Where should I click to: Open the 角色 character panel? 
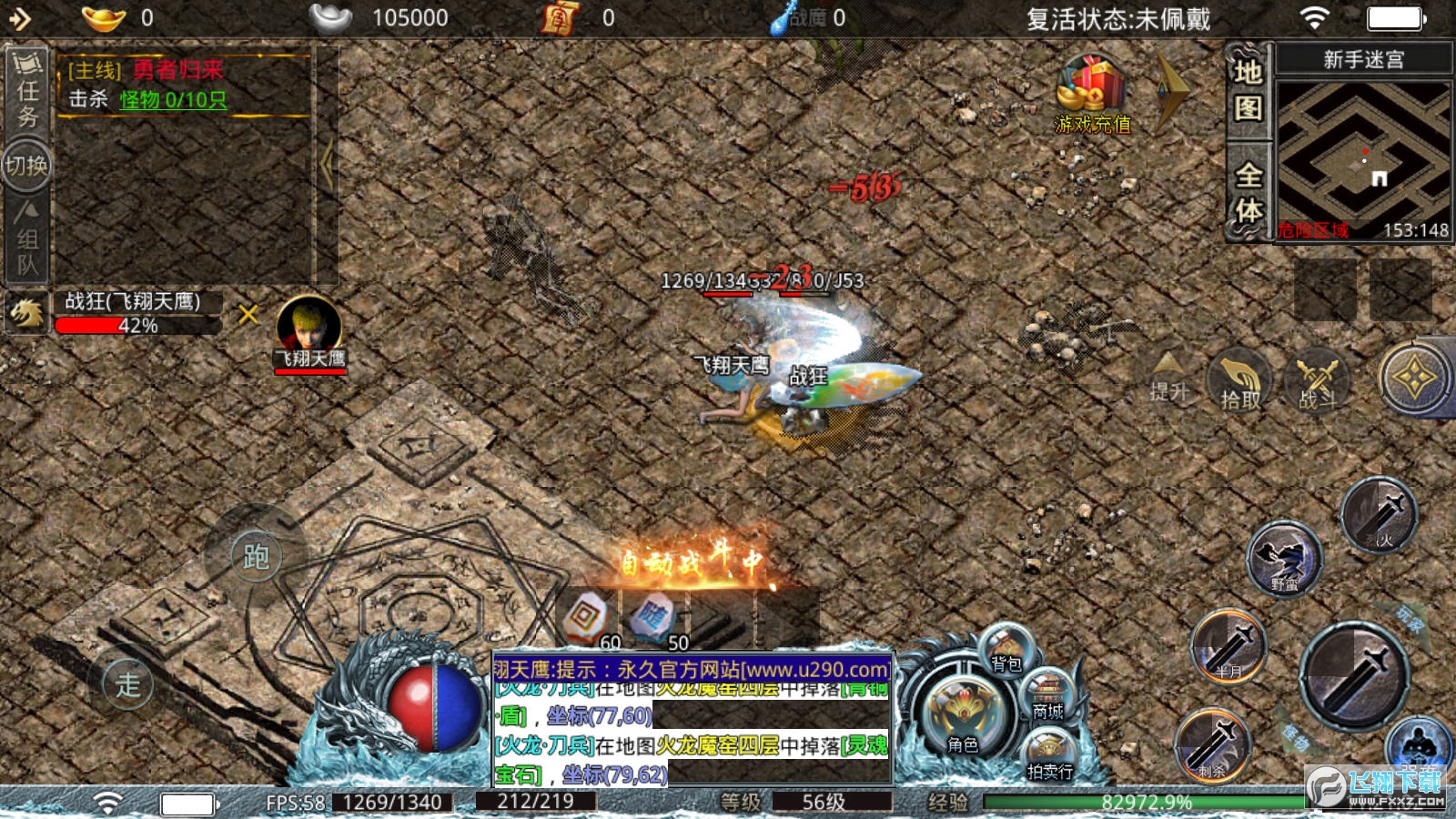pos(963,719)
